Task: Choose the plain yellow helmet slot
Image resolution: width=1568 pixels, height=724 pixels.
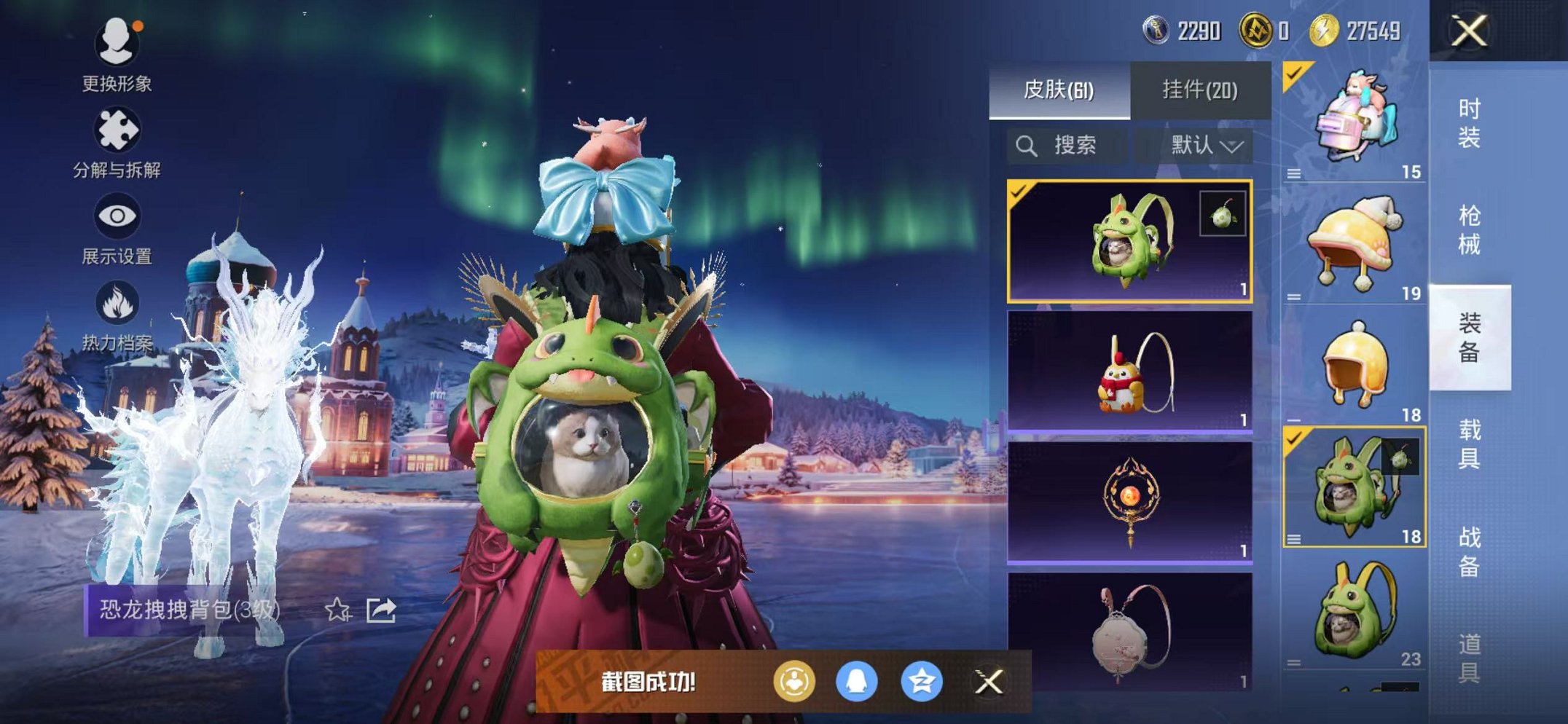Action: click(x=1354, y=364)
